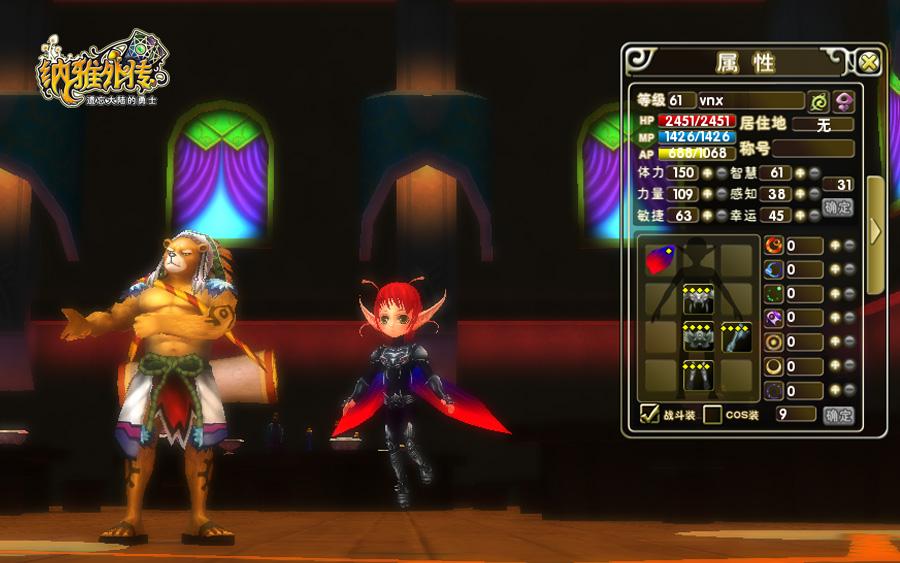Select the red and blue cape slot
Screen dimensions: 900x563
[x=659, y=260]
